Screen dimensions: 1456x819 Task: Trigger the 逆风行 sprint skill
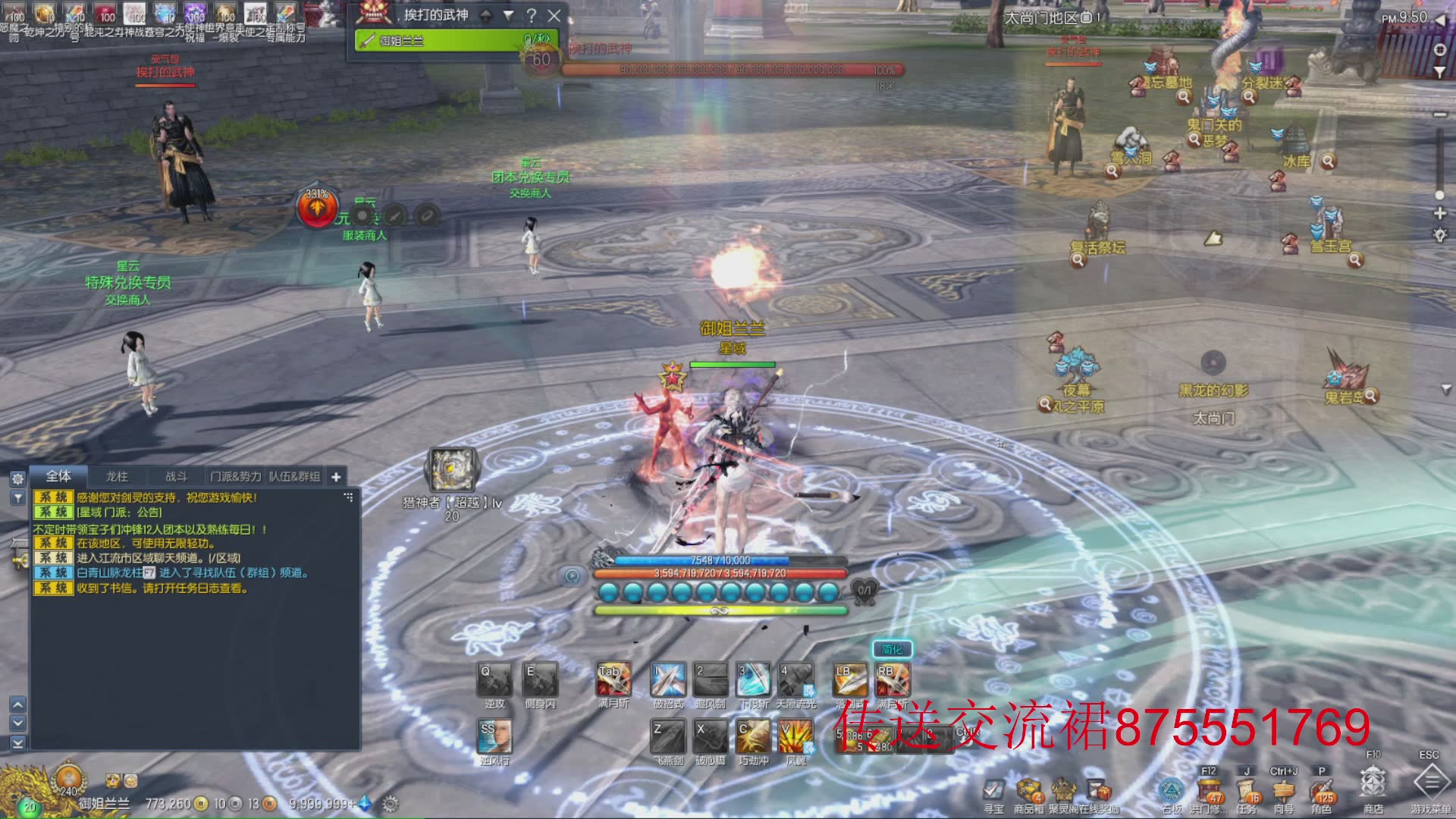[x=494, y=736]
